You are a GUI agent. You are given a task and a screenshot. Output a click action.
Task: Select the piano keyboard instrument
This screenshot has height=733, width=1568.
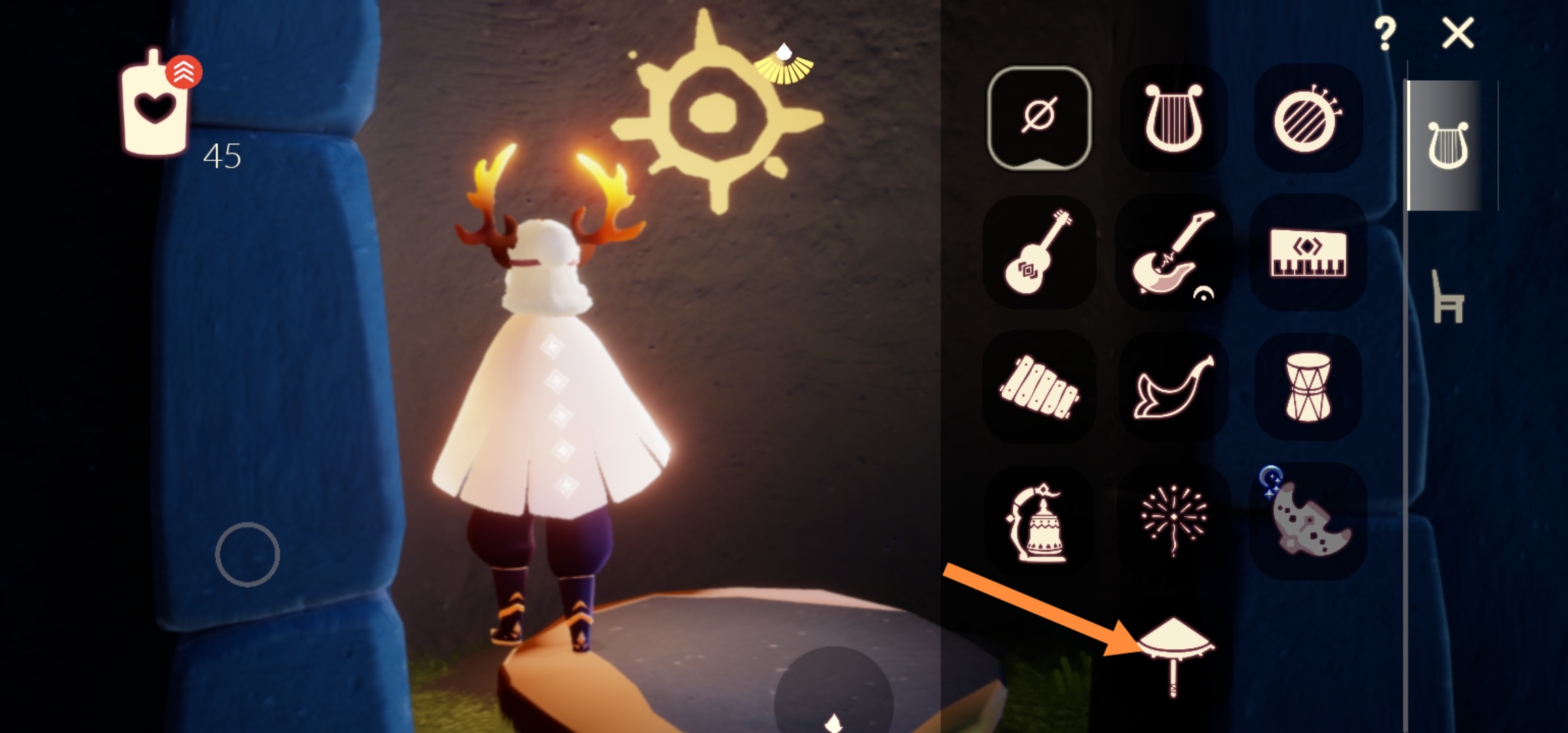click(x=1307, y=252)
